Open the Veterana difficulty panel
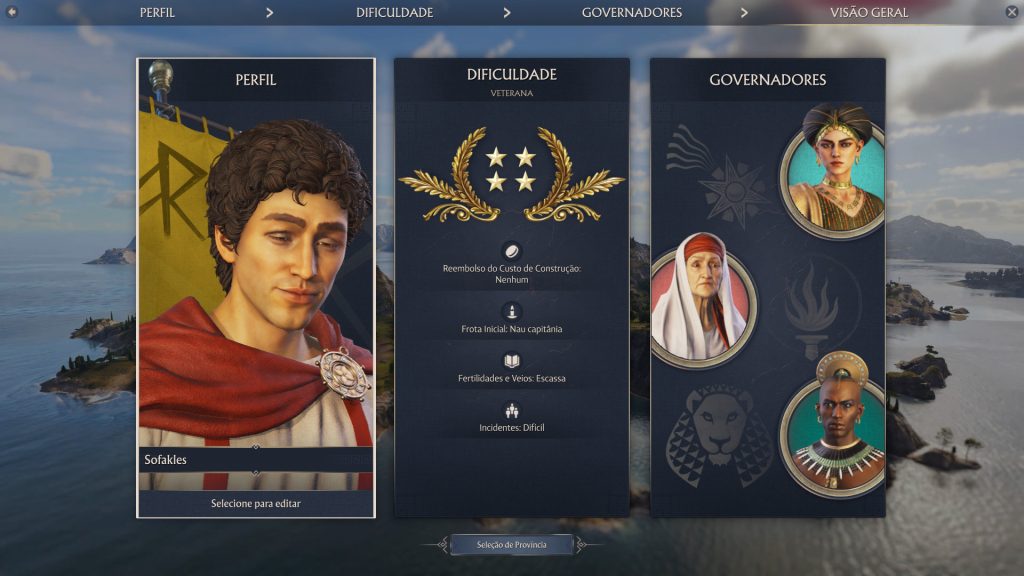1024x576 pixels. (511, 290)
